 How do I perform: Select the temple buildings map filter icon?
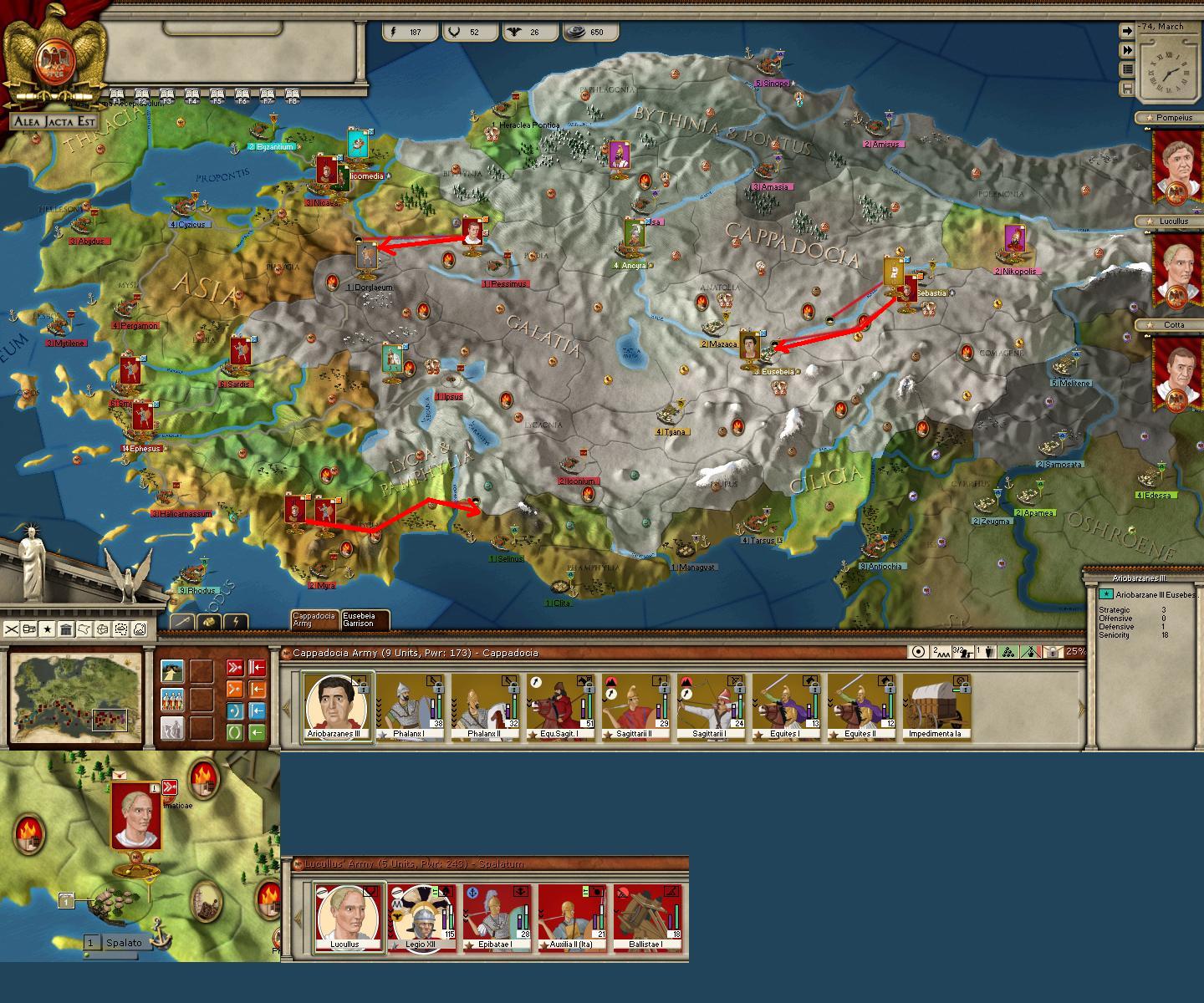[x=66, y=629]
